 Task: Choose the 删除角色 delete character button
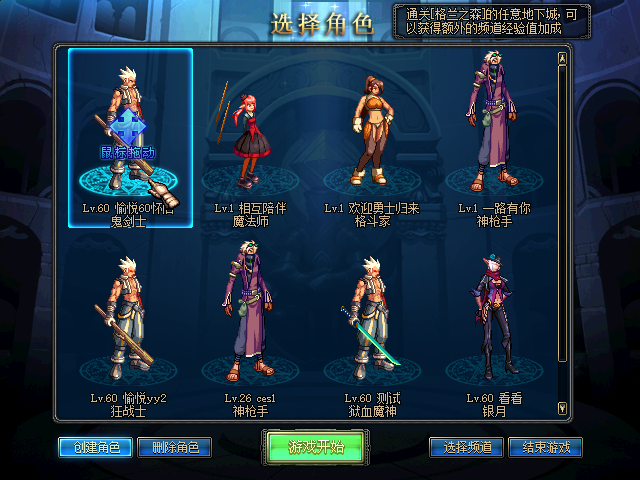174,447
